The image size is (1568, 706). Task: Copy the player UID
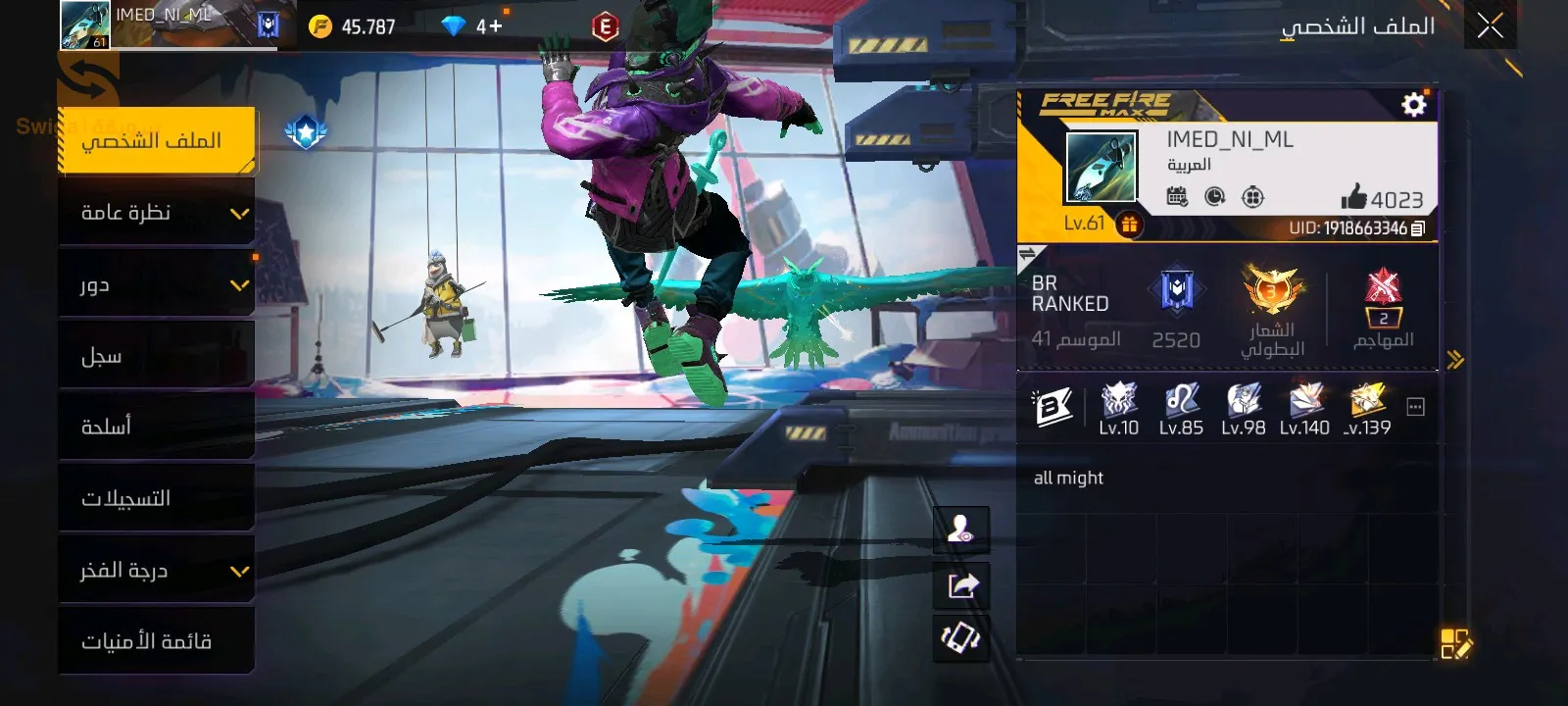[1417, 228]
